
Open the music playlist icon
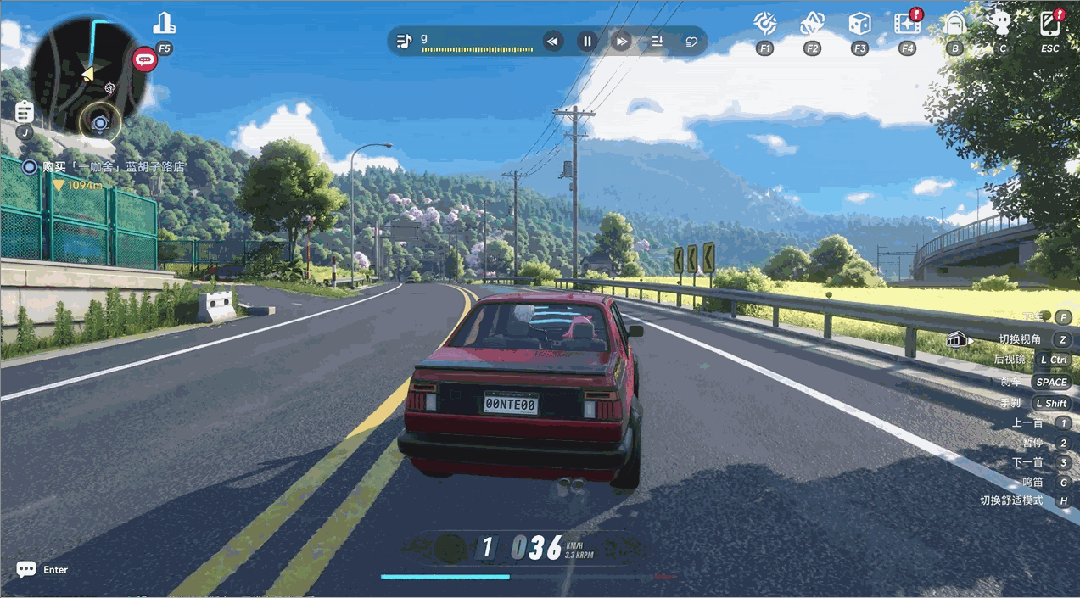404,41
